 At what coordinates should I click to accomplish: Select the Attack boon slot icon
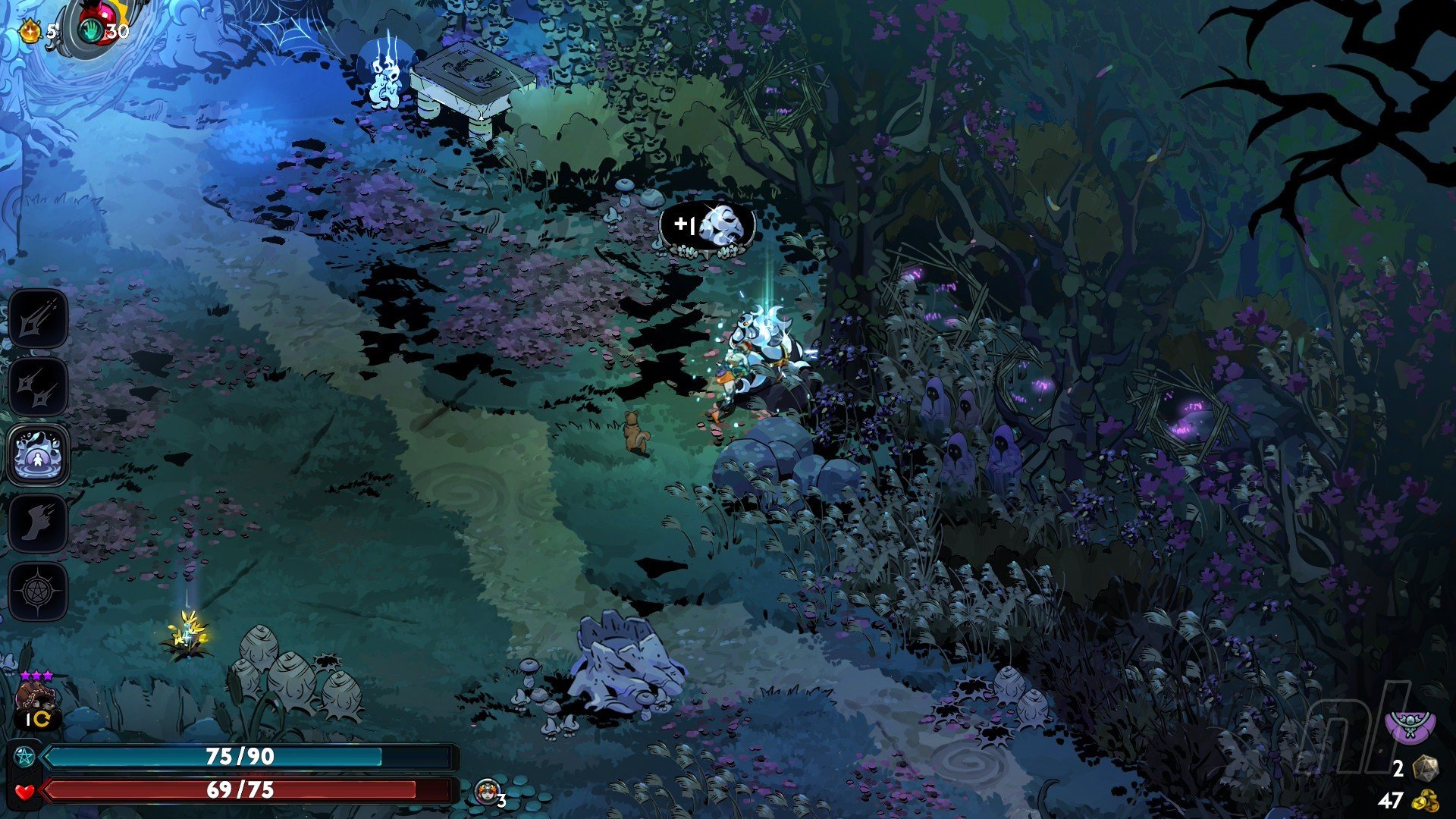pyautogui.click(x=38, y=319)
